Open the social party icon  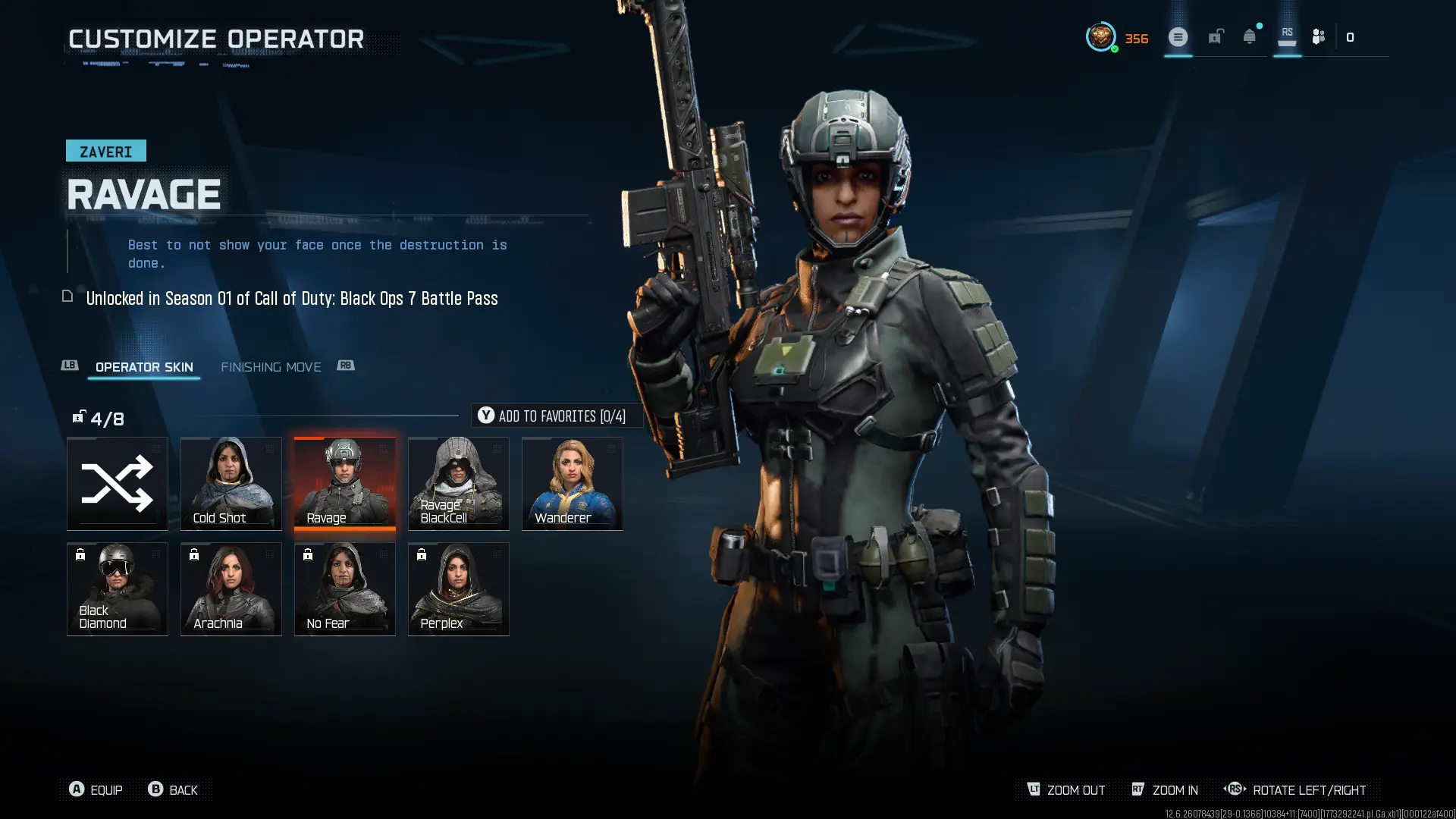coord(1319,36)
